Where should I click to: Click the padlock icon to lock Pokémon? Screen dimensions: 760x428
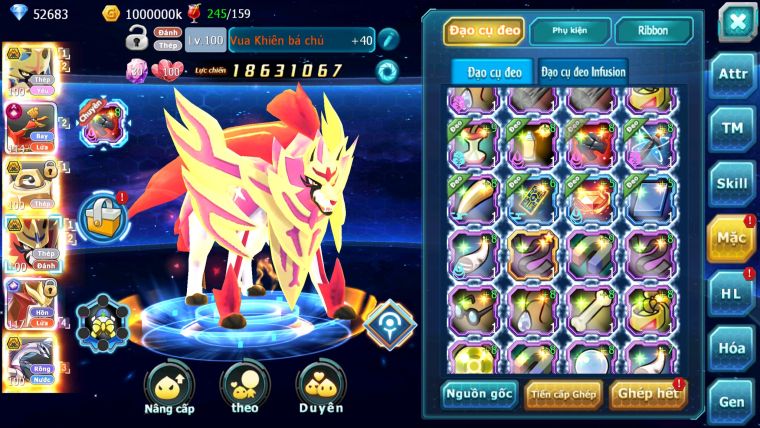137,42
